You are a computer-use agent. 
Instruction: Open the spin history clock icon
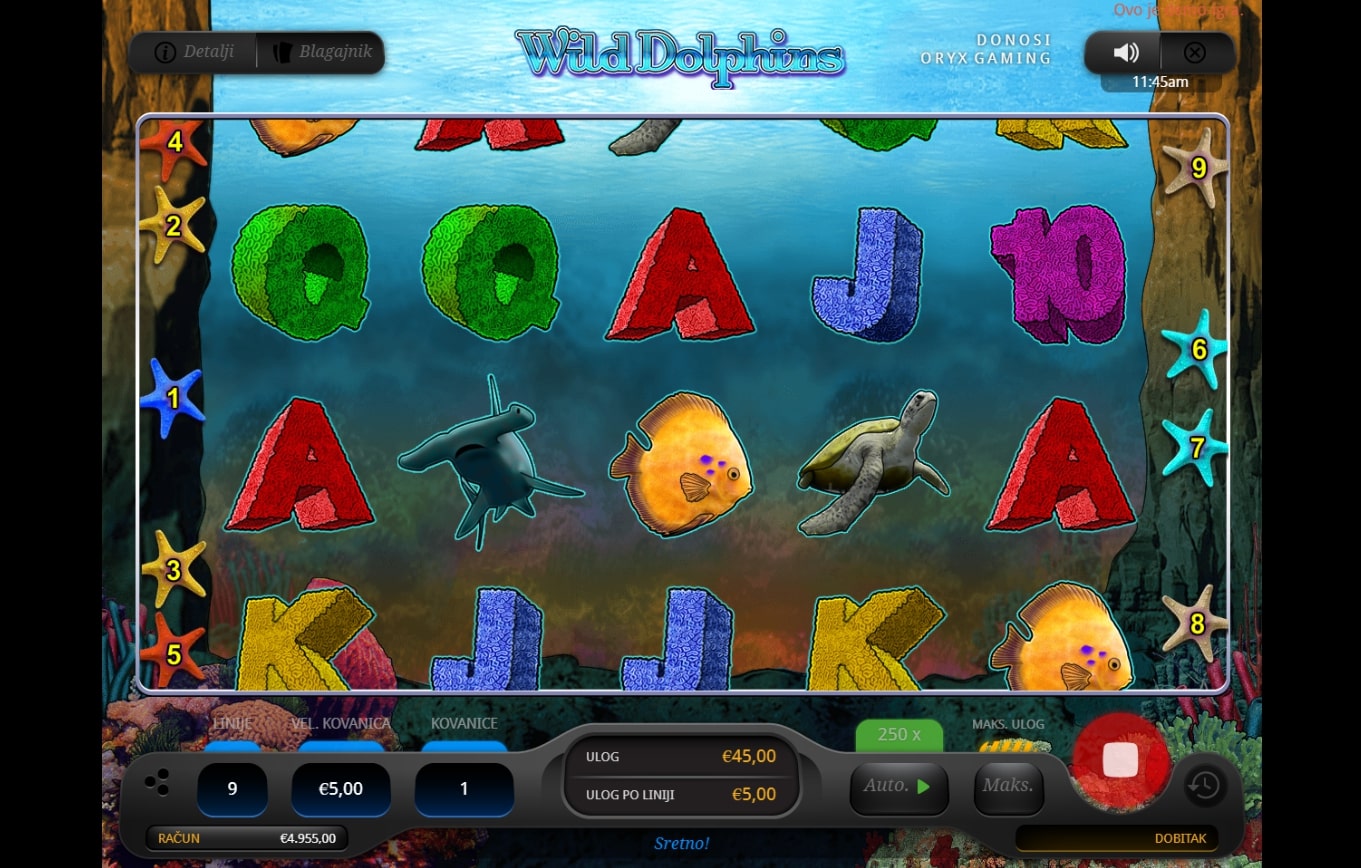point(1204,786)
